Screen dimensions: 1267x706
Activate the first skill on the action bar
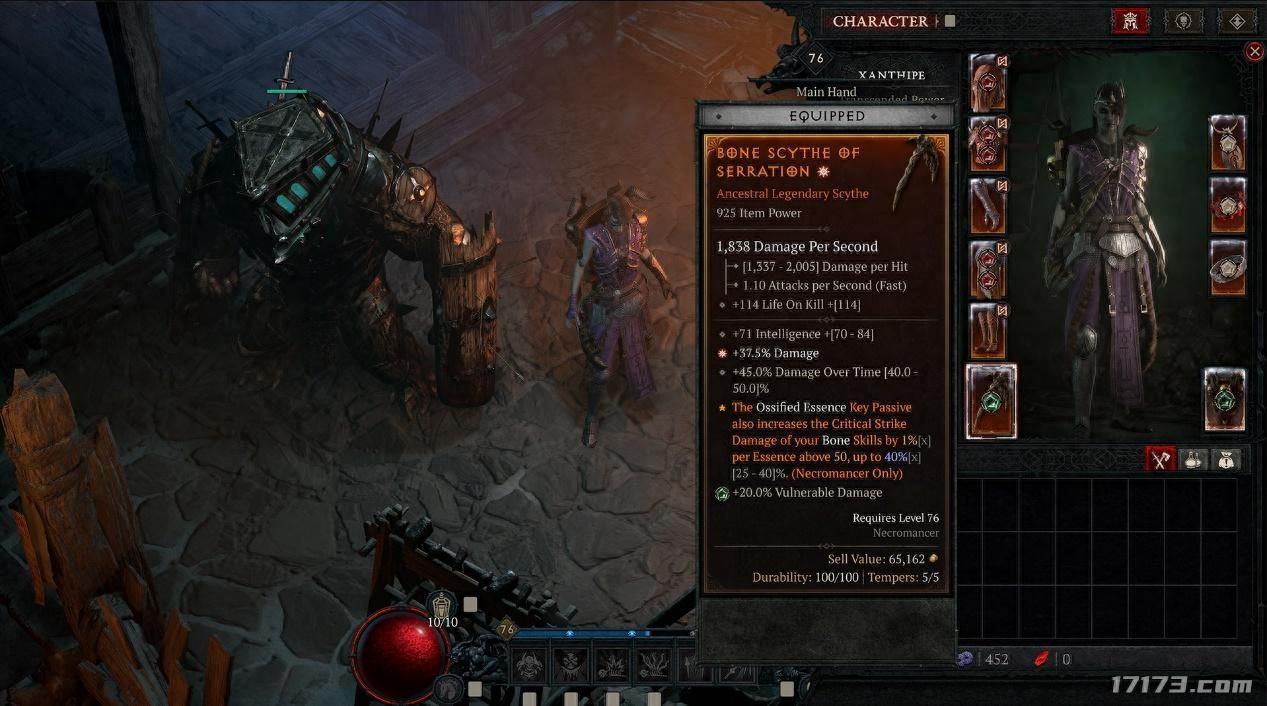coord(528,663)
